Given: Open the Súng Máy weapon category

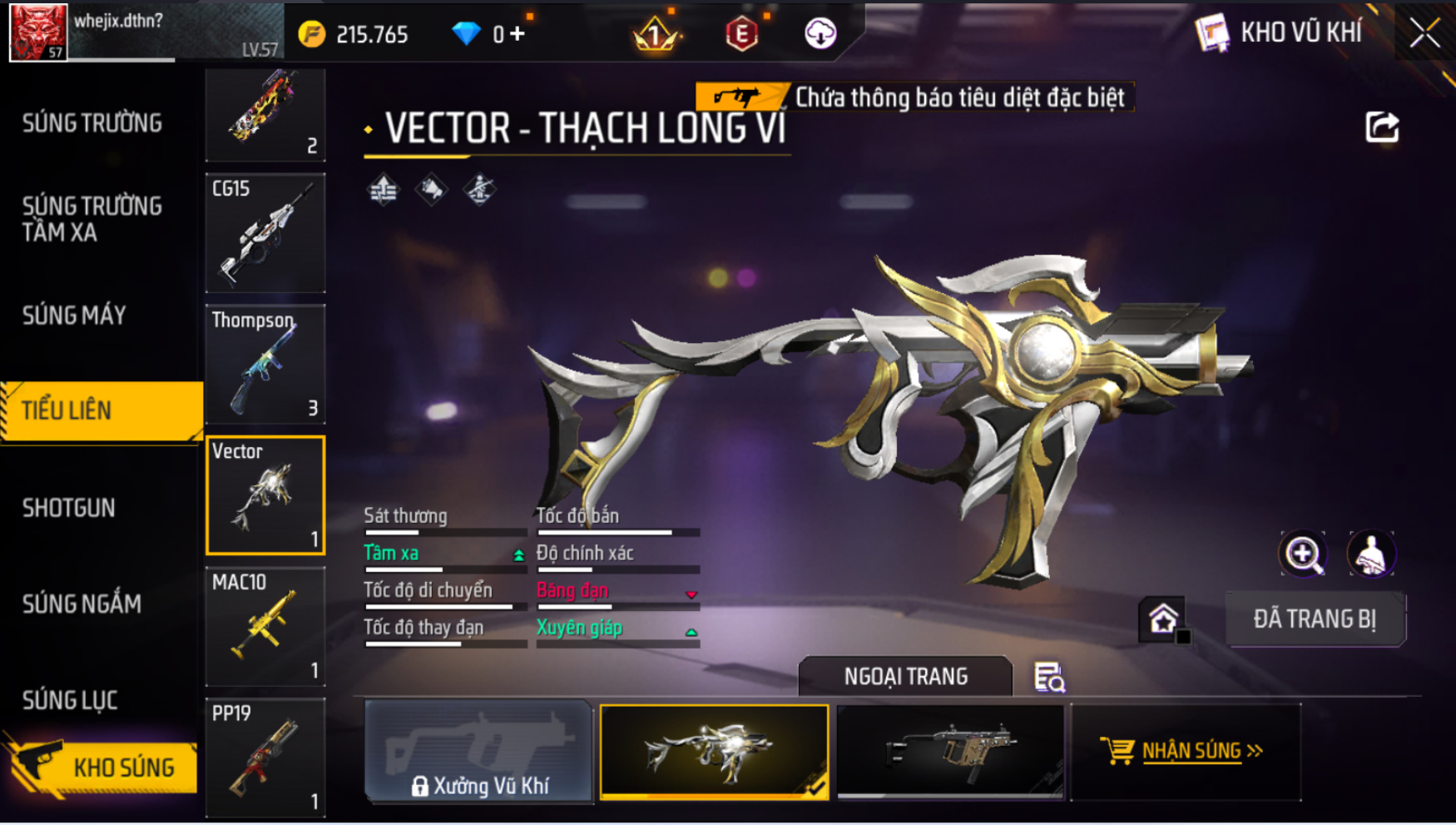Looking at the screenshot, I should (75, 316).
